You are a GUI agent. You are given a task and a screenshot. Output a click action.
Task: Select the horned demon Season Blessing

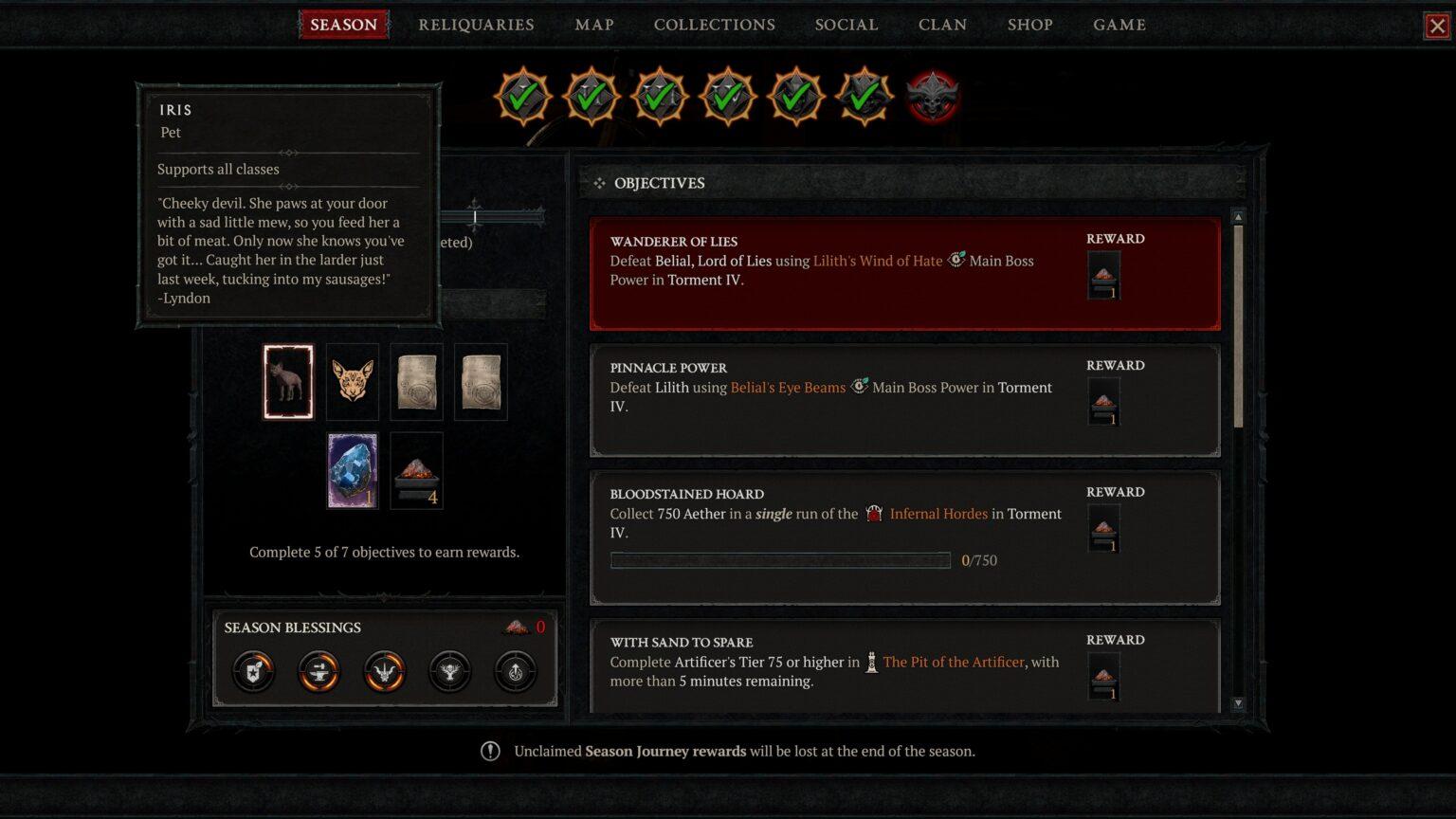coord(384,672)
